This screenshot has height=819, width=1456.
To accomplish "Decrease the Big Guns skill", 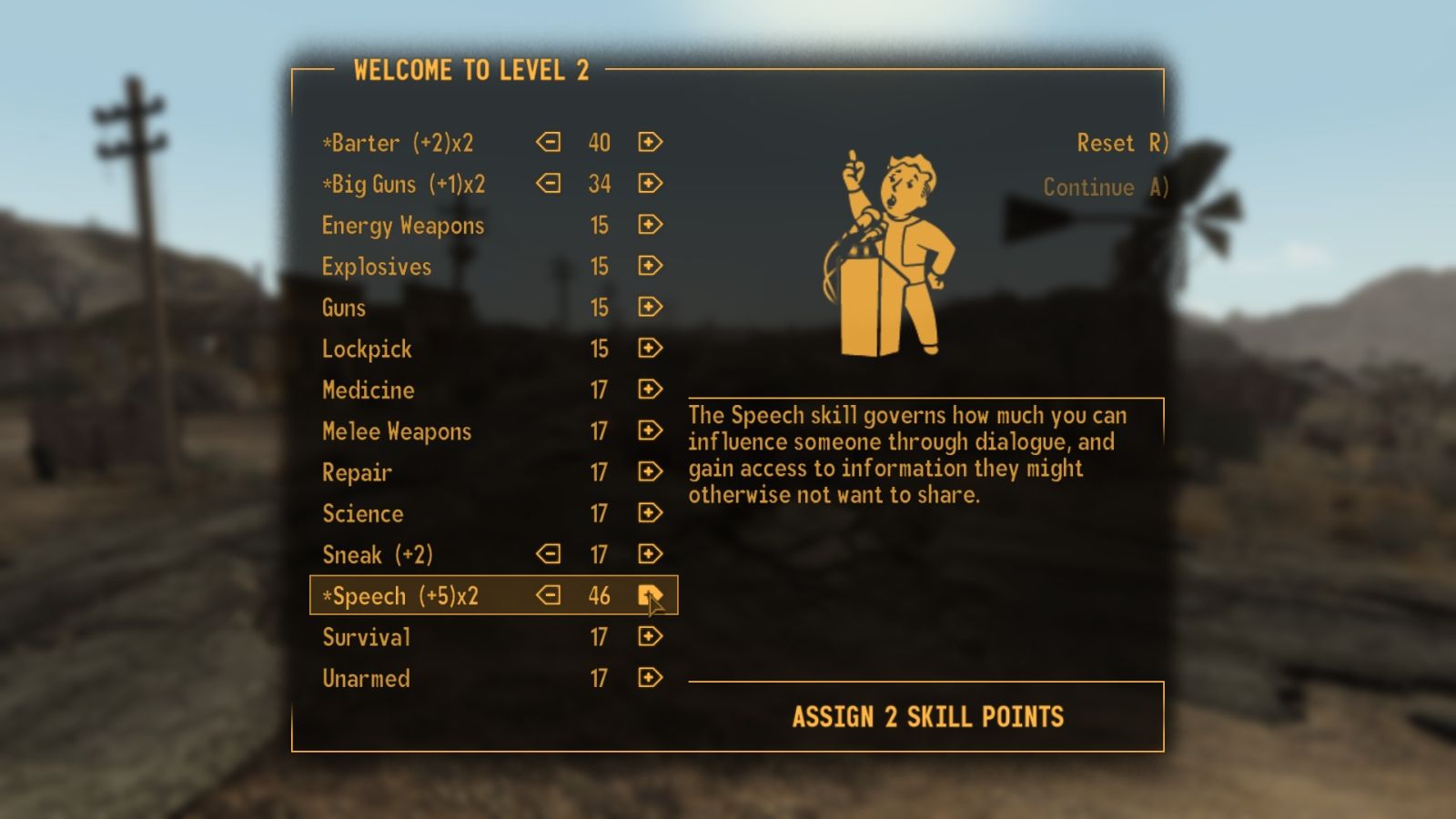I will tap(550, 183).
